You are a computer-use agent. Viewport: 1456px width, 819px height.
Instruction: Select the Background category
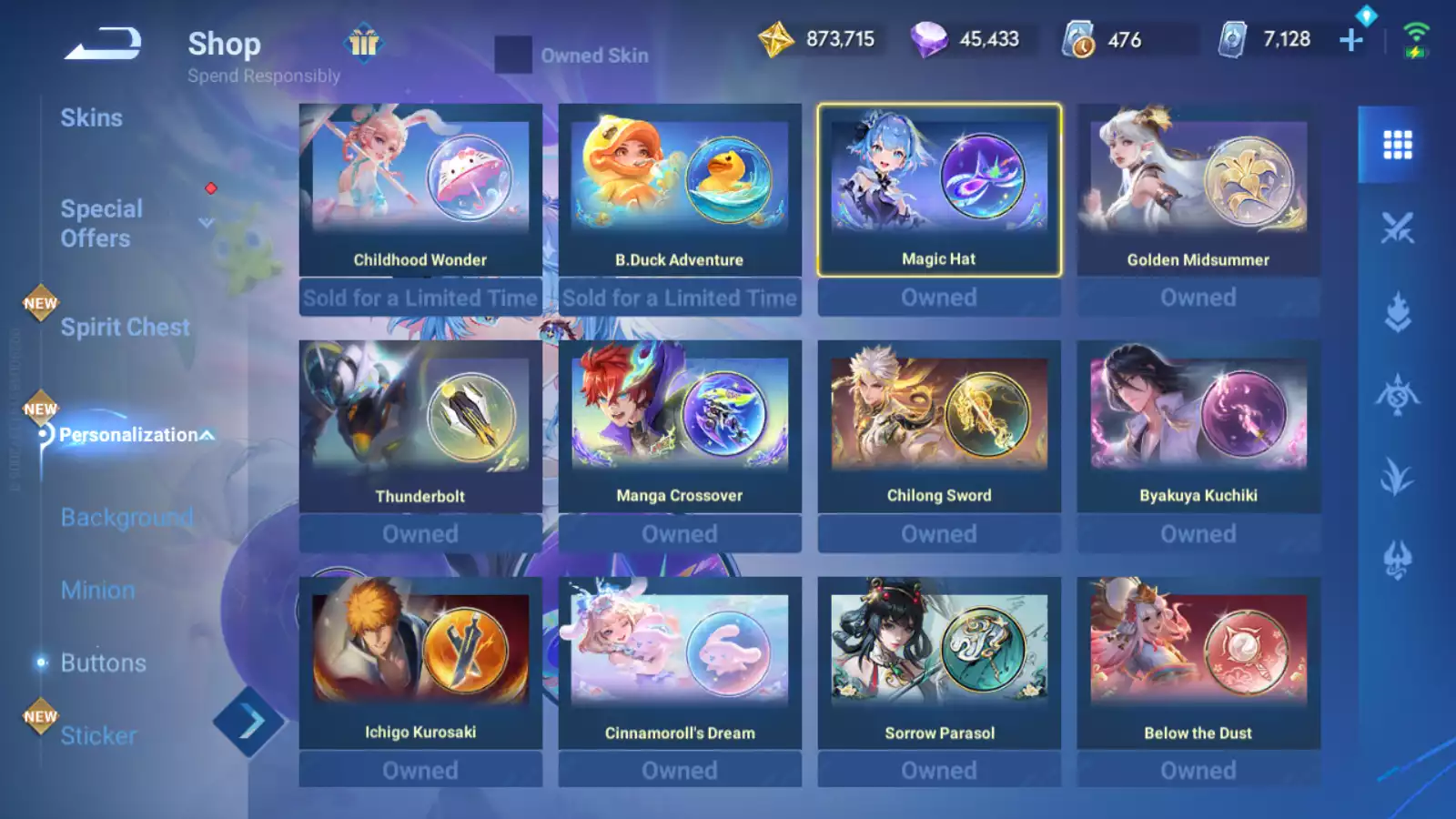click(126, 517)
